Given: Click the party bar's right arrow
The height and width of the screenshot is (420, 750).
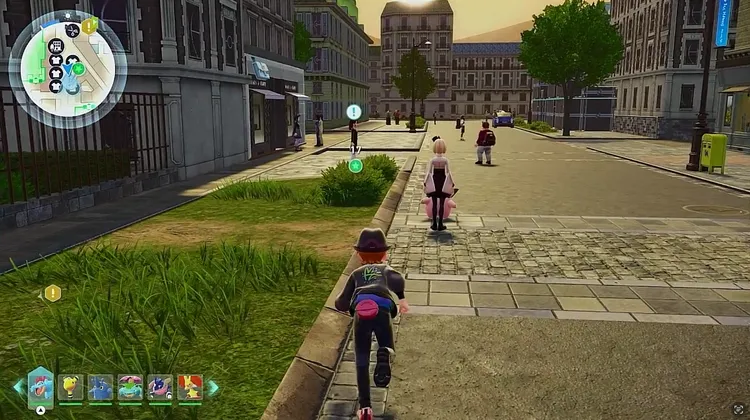Looking at the screenshot, I should 212,387.
